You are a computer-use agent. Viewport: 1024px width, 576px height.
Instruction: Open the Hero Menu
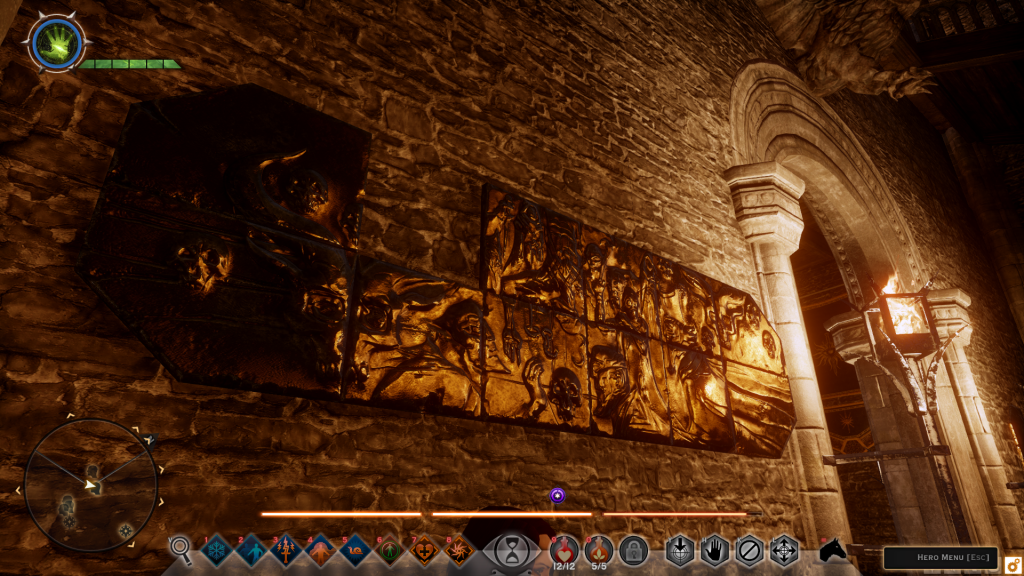[939, 558]
